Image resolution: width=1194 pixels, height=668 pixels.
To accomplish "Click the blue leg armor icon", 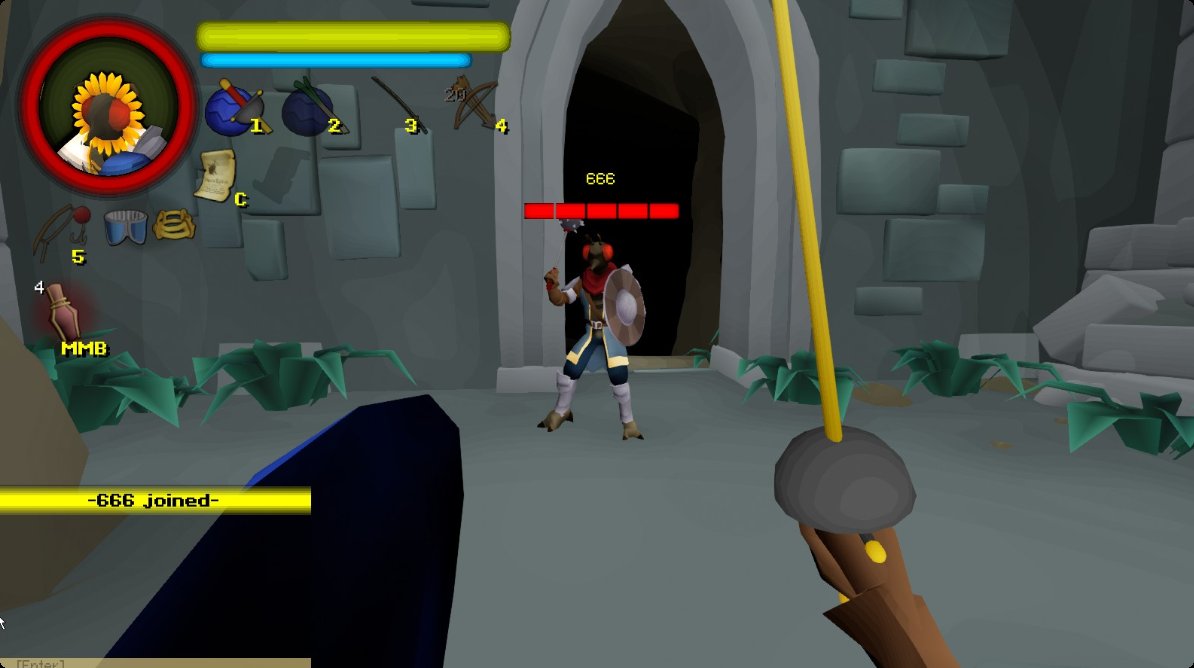I will pos(125,226).
